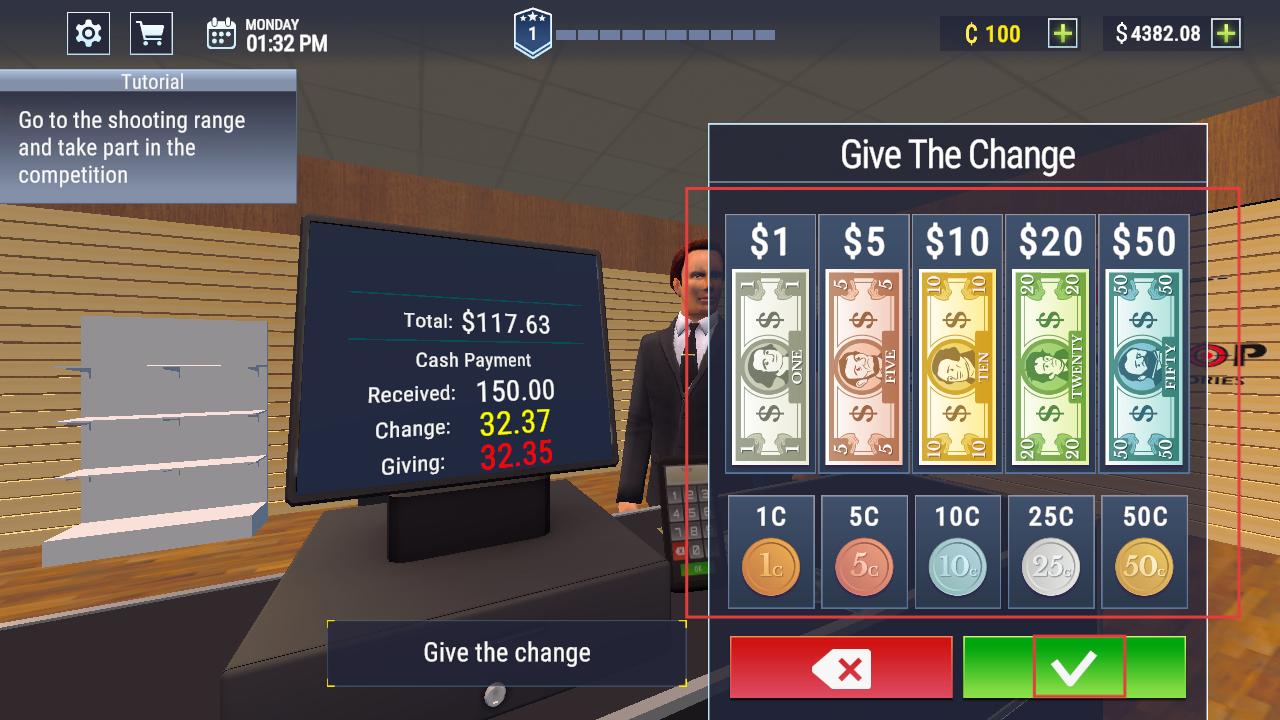Click the Tutorial objective panel

[x=148, y=136]
